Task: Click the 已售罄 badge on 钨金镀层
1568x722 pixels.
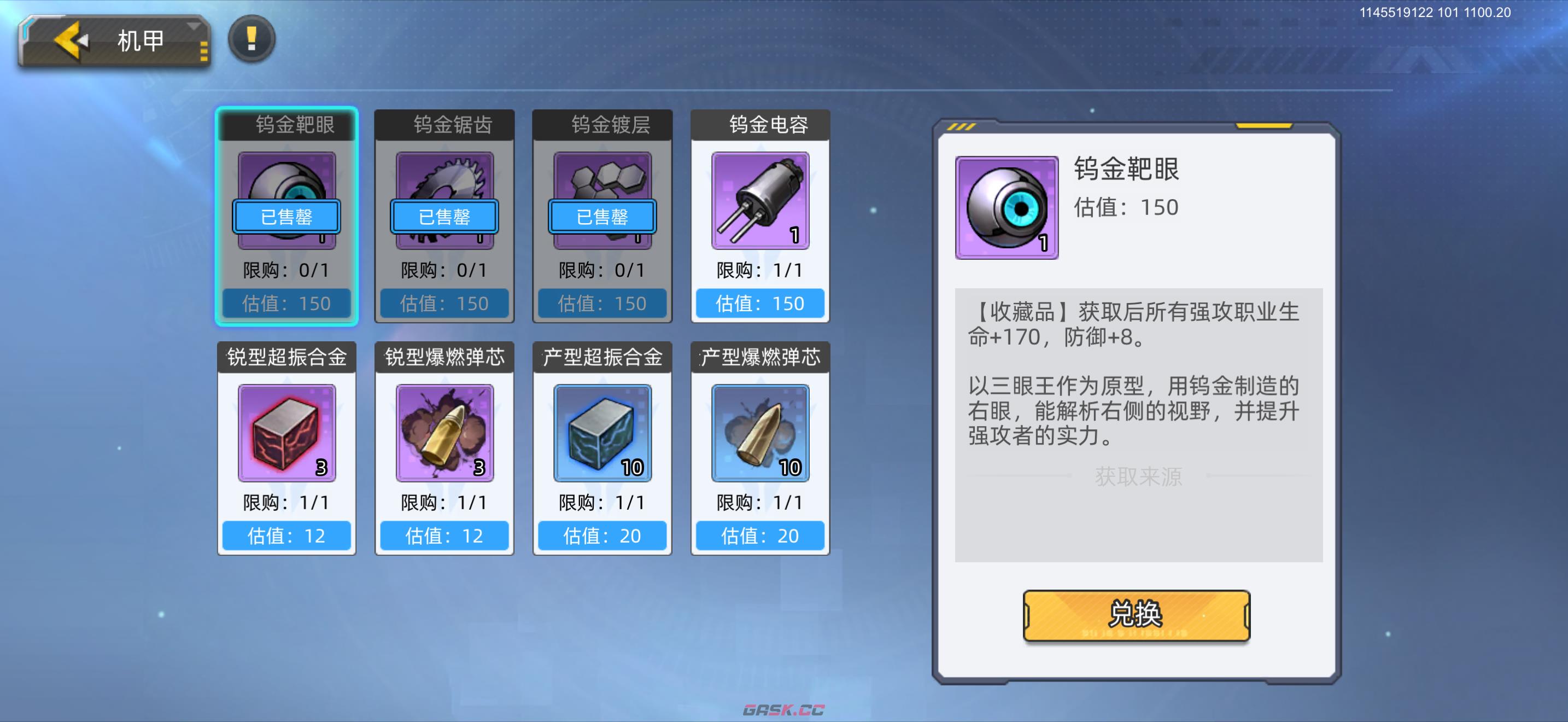Action: [601, 217]
